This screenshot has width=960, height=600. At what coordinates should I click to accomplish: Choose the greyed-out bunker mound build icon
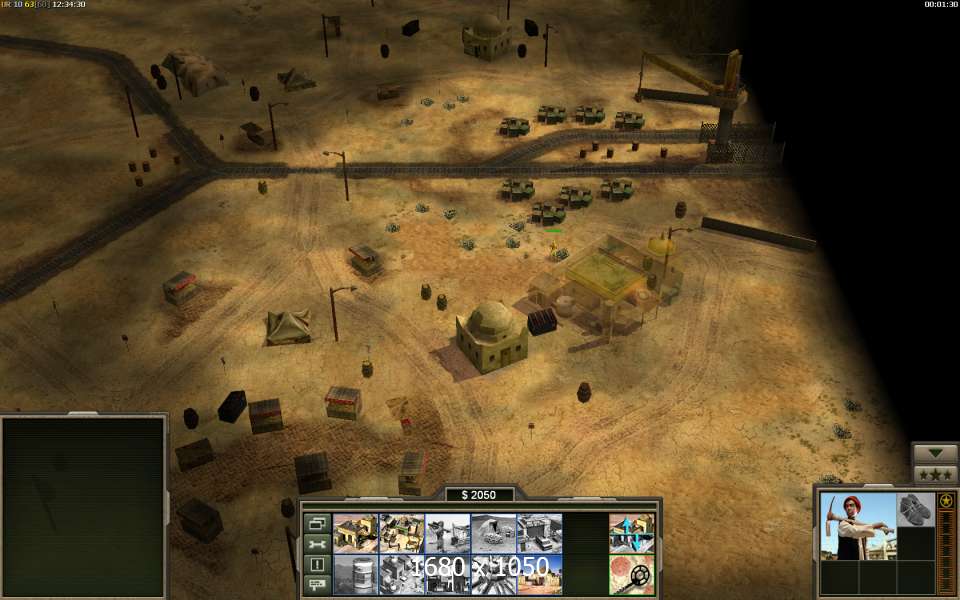point(494,533)
